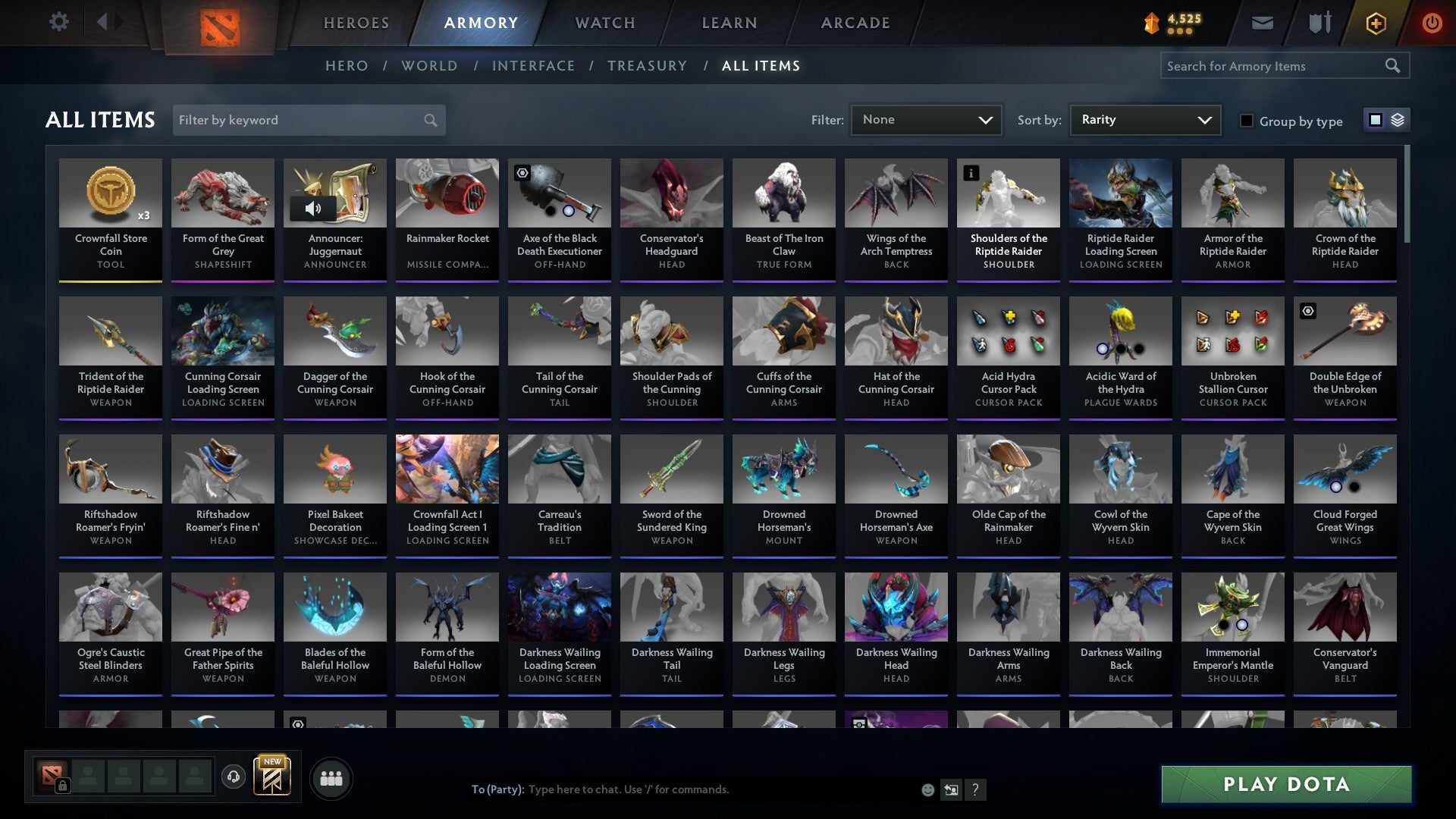Open Dota Plus subscription icon
The image size is (1456, 819).
click(1376, 23)
